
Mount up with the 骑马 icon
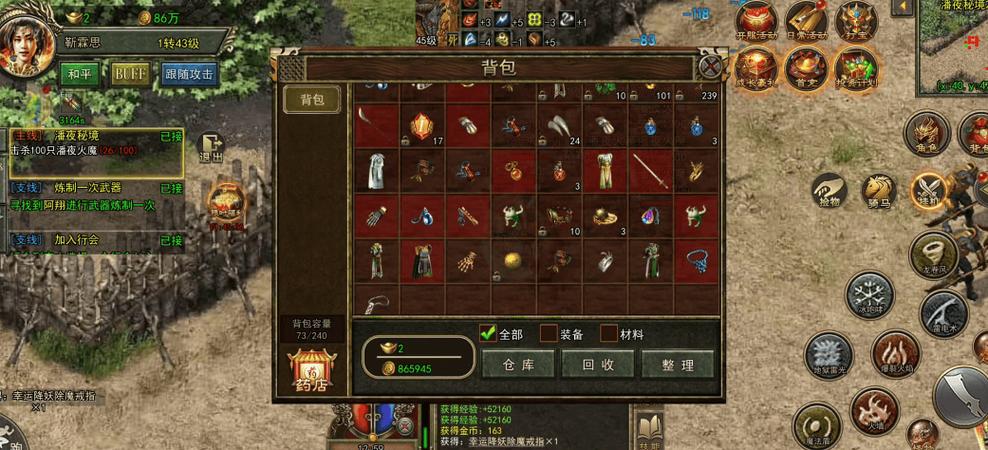coord(878,189)
